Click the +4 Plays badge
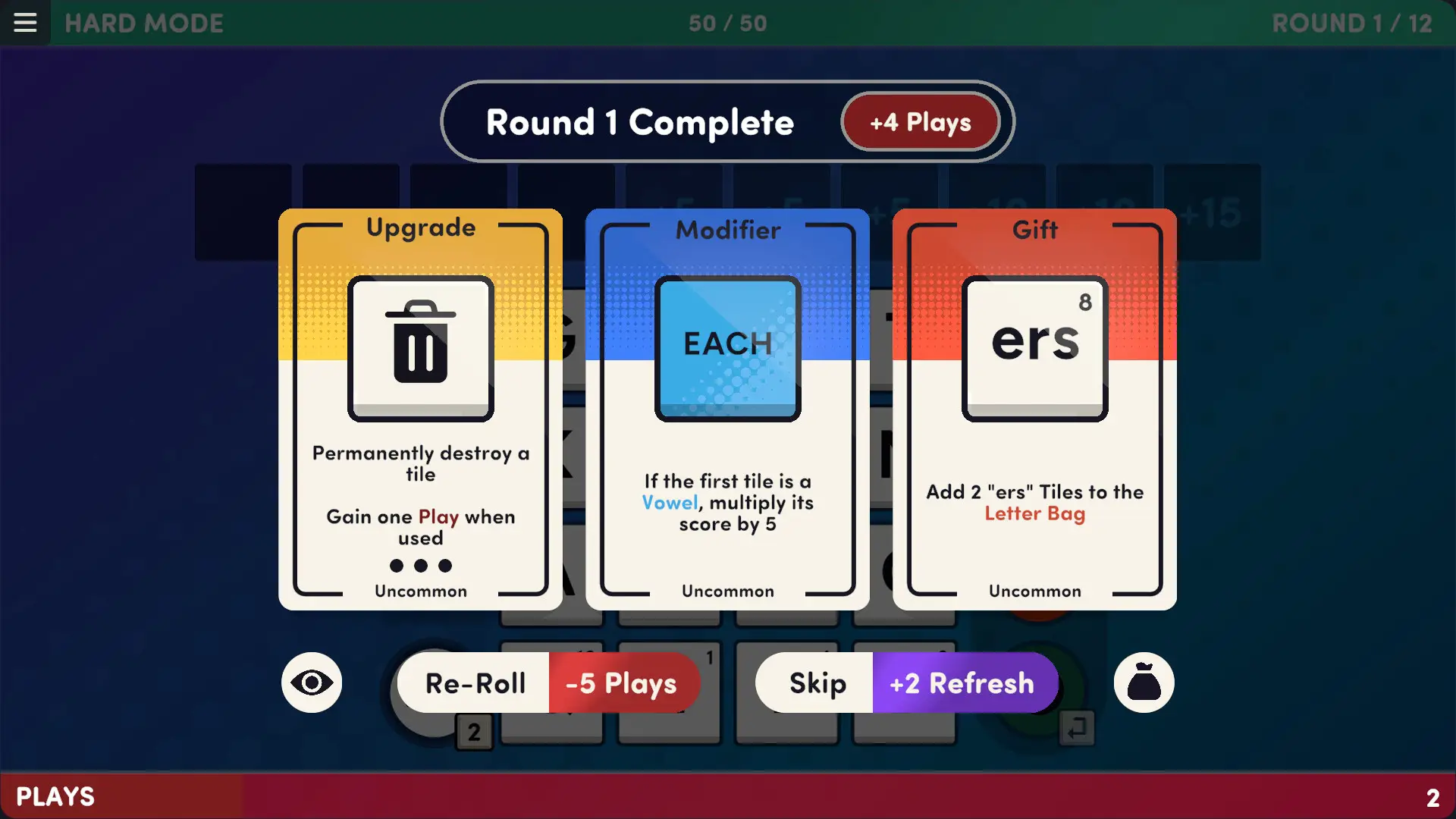 (x=920, y=121)
